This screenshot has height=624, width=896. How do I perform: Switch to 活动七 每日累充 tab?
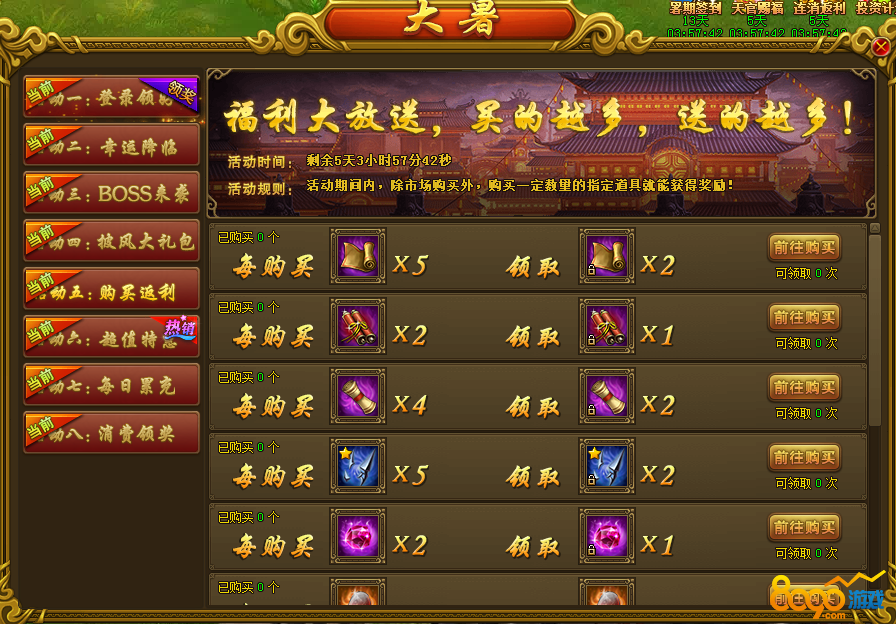click(x=111, y=385)
